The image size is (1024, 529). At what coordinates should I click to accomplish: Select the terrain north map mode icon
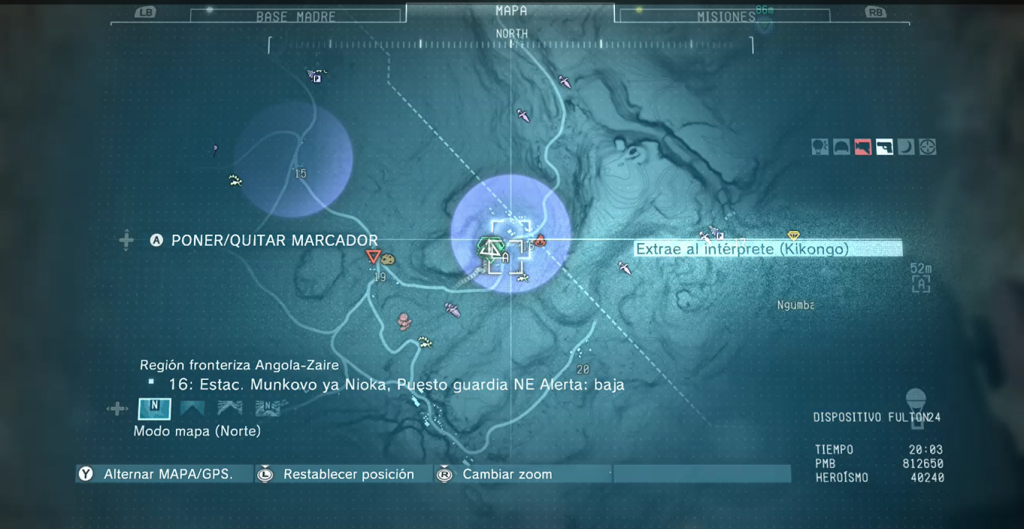click(267, 408)
